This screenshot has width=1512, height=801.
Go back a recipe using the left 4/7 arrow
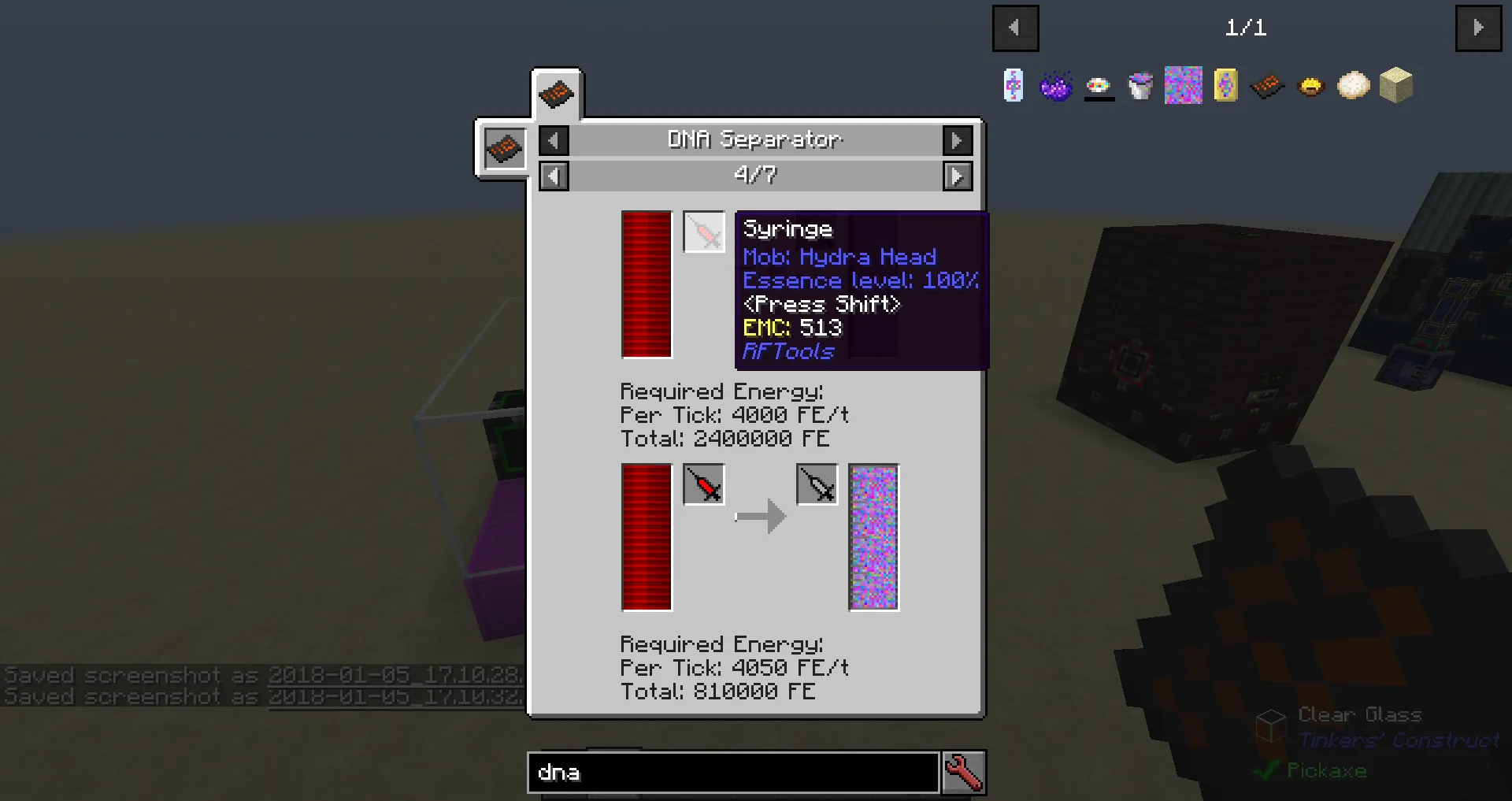pos(554,176)
